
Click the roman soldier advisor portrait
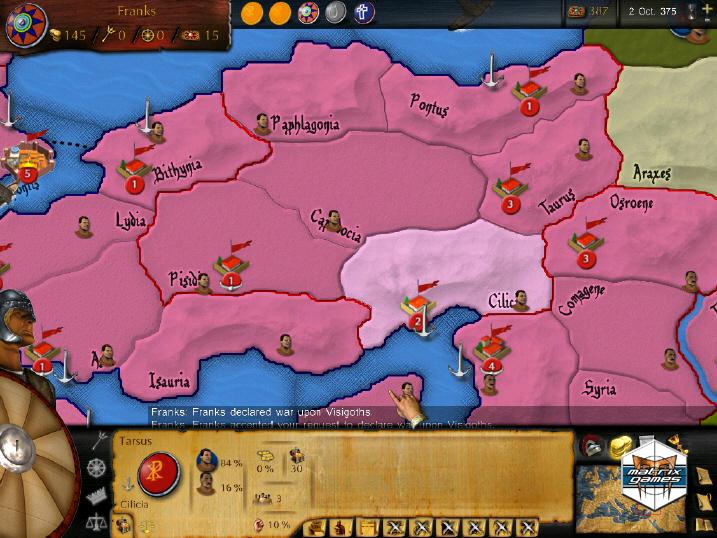click(x=17, y=322)
